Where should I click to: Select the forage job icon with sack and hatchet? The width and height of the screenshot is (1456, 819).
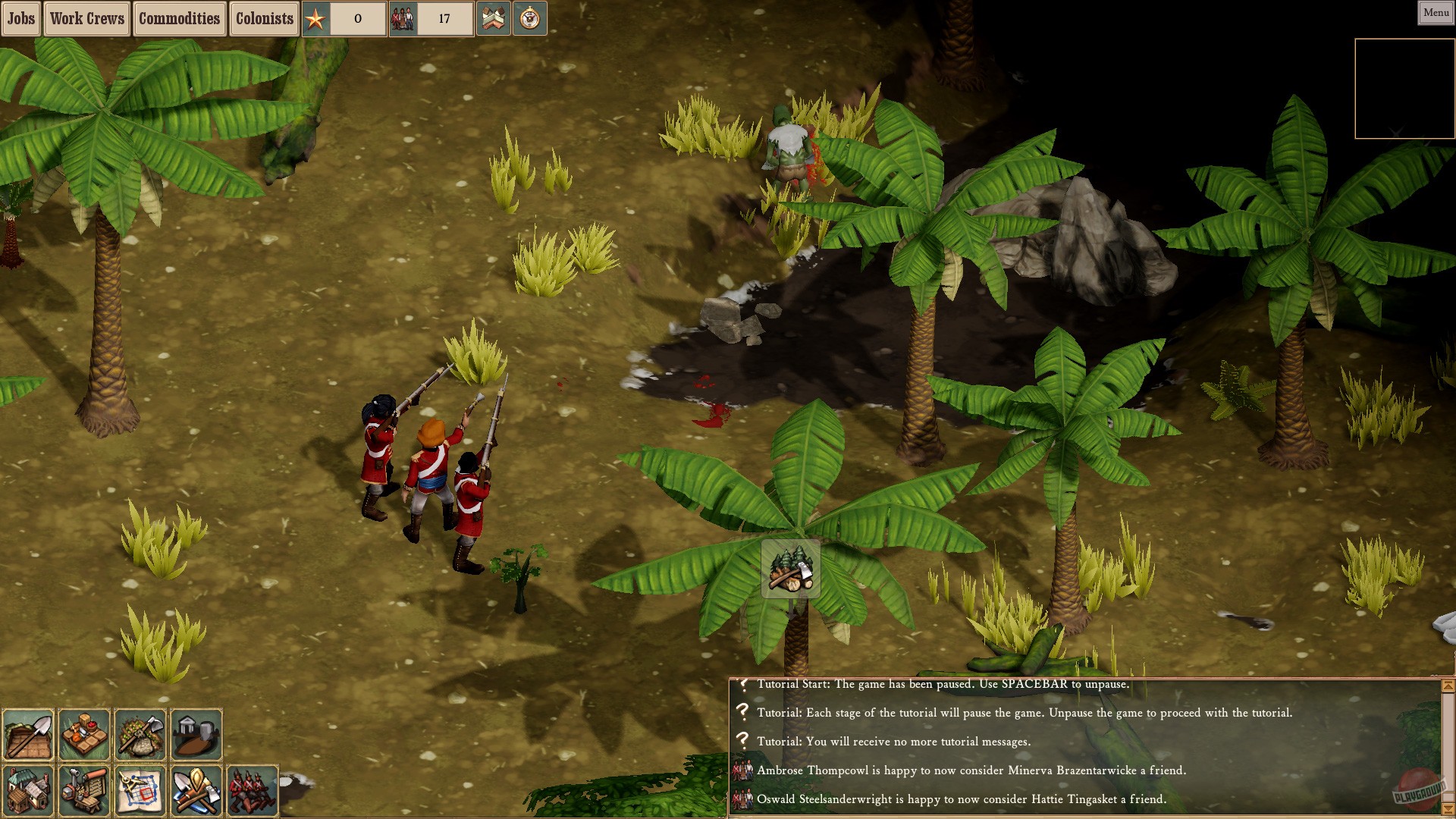tap(140, 733)
